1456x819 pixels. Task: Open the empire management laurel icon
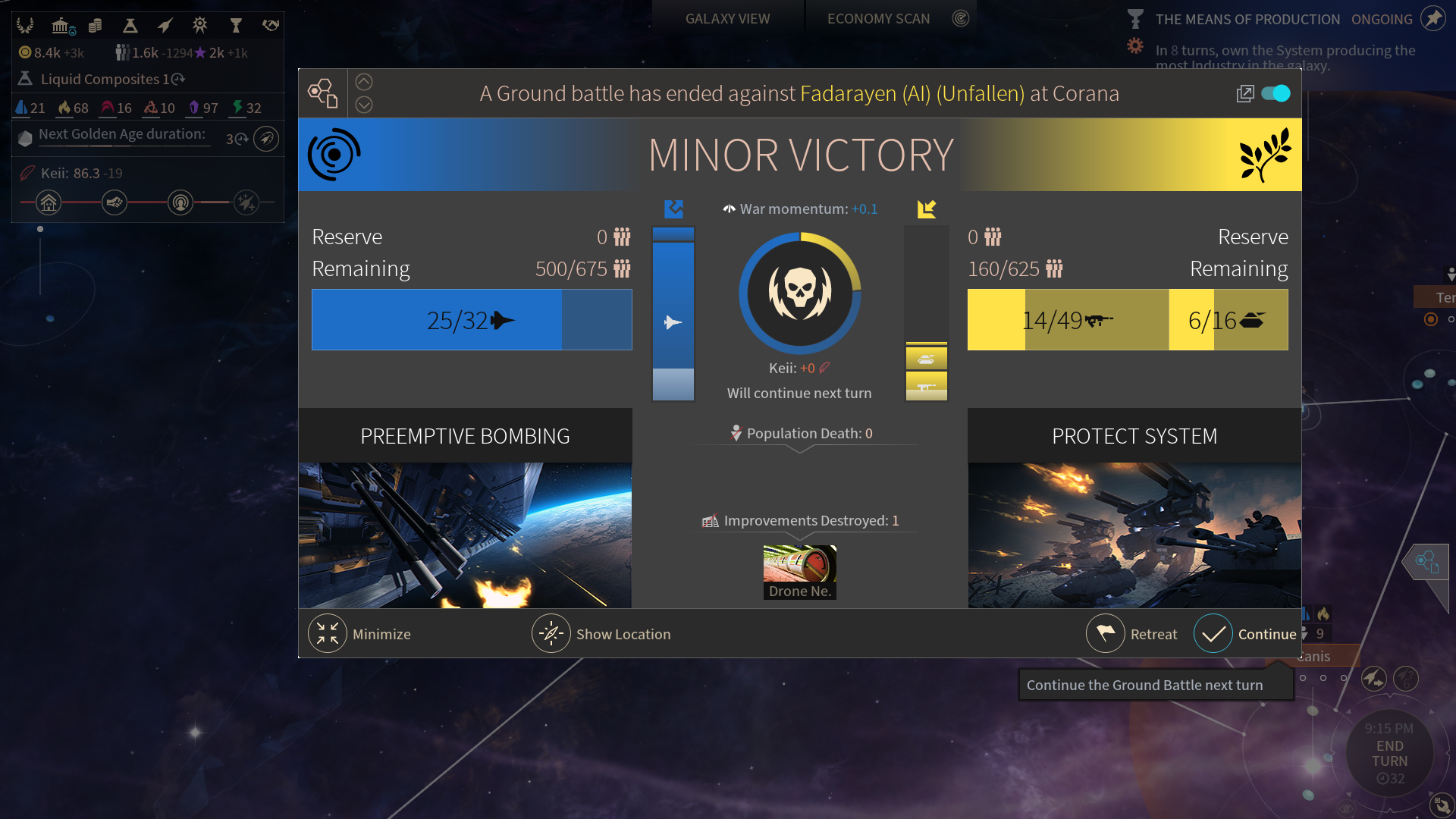click(x=25, y=26)
